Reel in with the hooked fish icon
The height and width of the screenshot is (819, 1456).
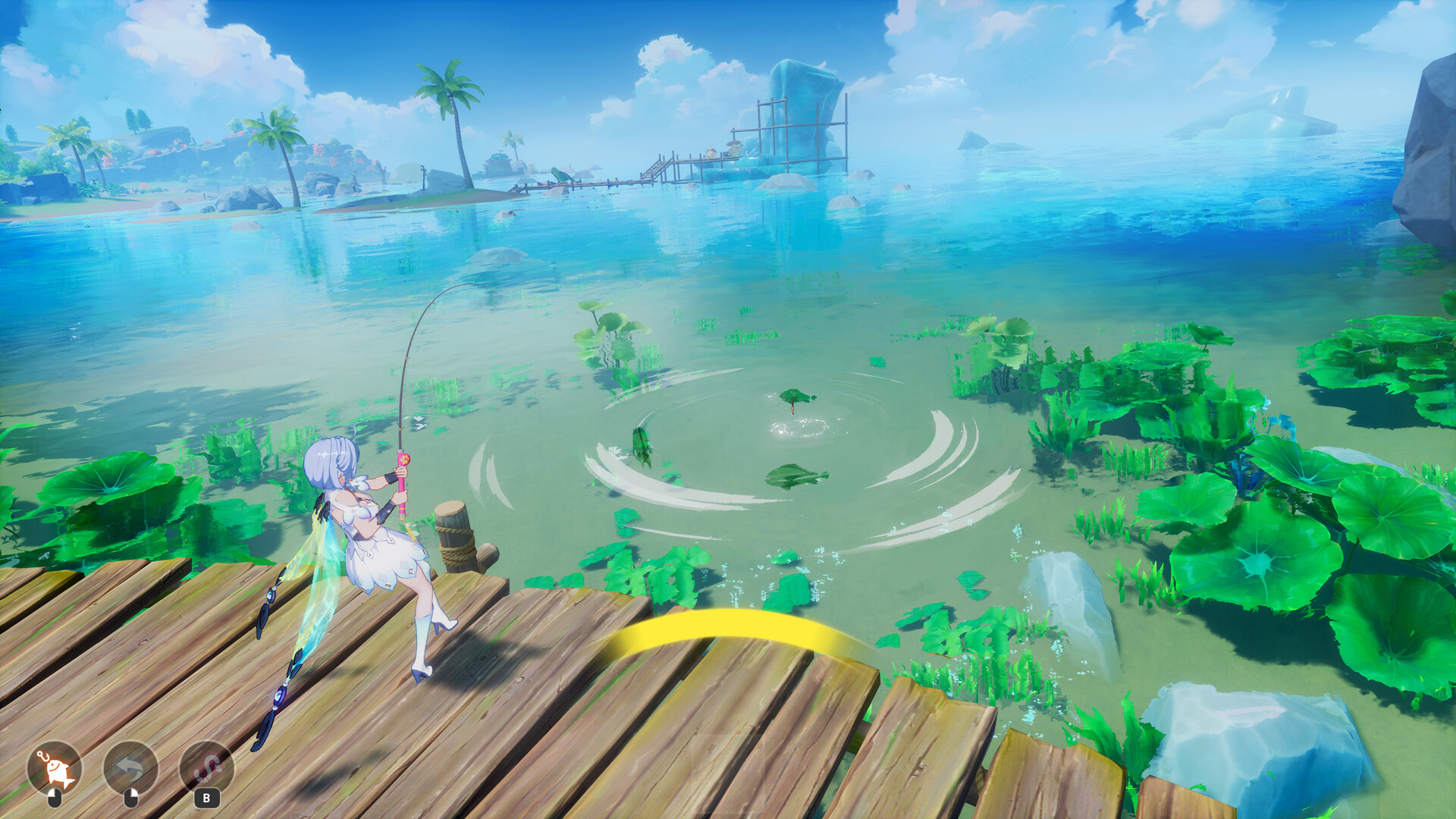pos(55,768)
